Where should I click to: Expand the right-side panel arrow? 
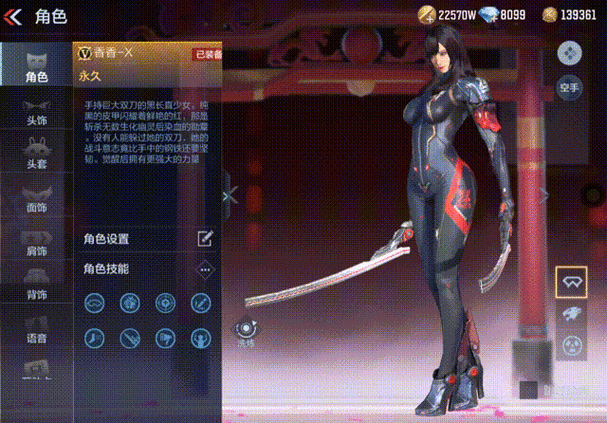[544, 195]
